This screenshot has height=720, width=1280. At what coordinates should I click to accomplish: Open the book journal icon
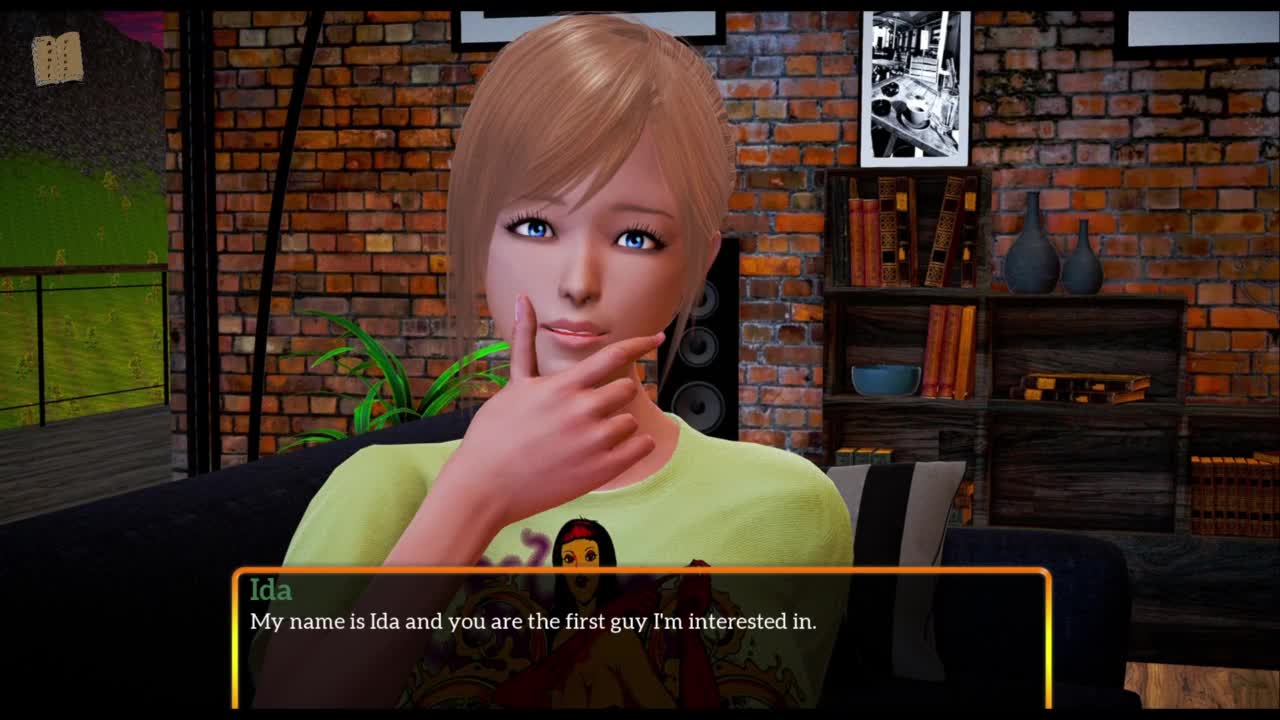[57, 58]
